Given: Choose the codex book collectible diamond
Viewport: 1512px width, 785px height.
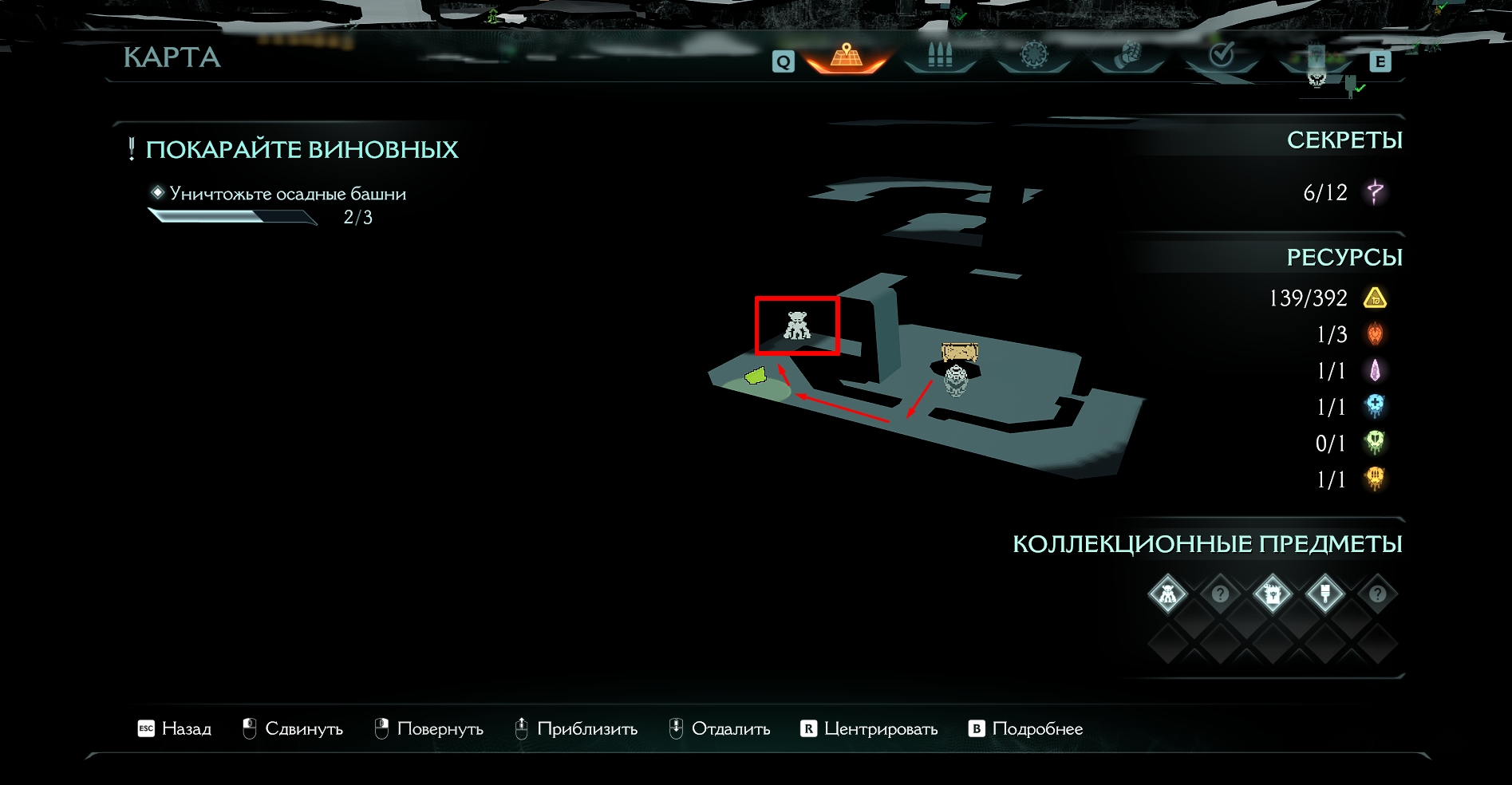Looking at the screenshot, I should click(x=1272, y=594).
